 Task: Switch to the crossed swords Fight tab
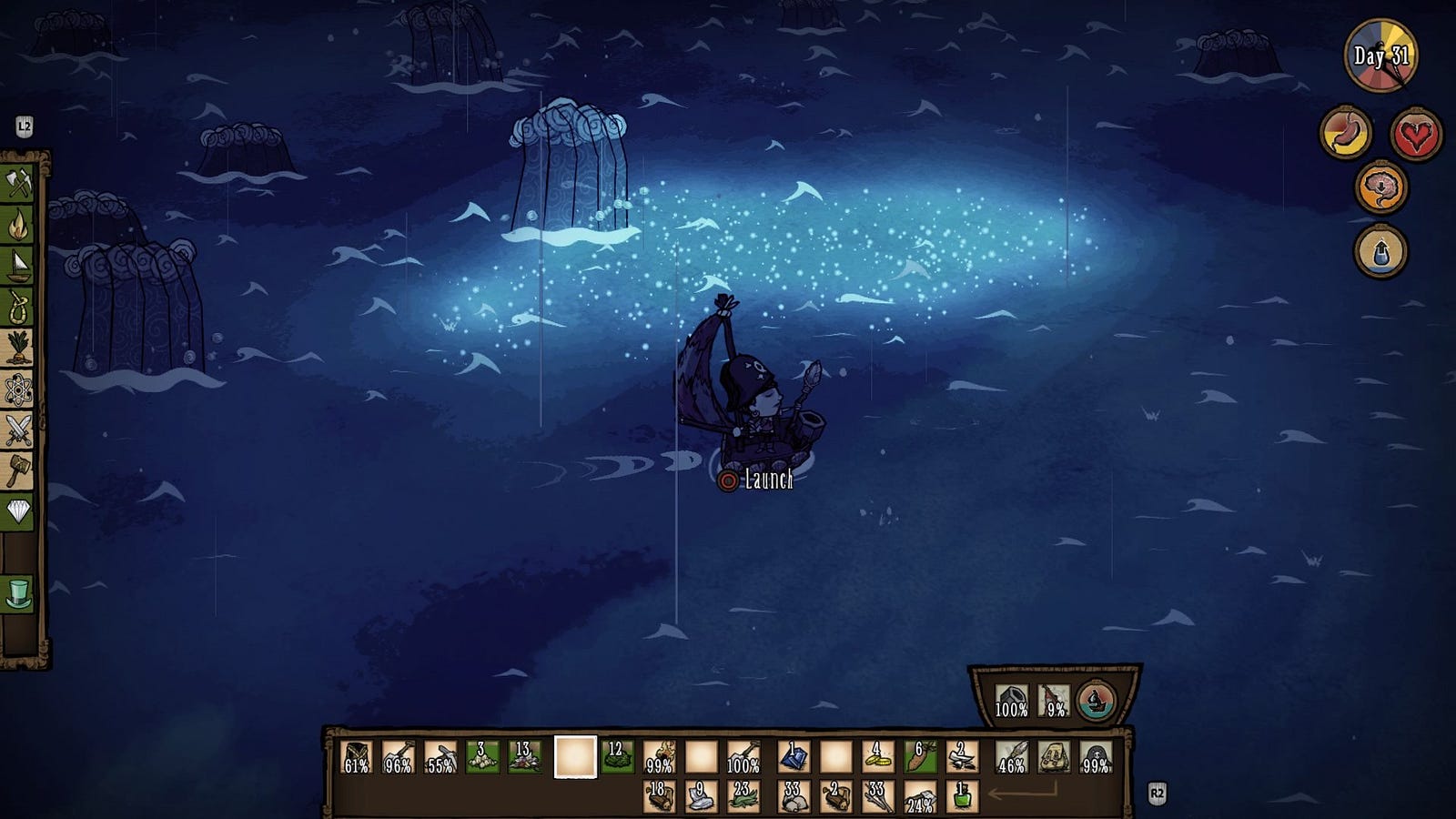(18, 430)
